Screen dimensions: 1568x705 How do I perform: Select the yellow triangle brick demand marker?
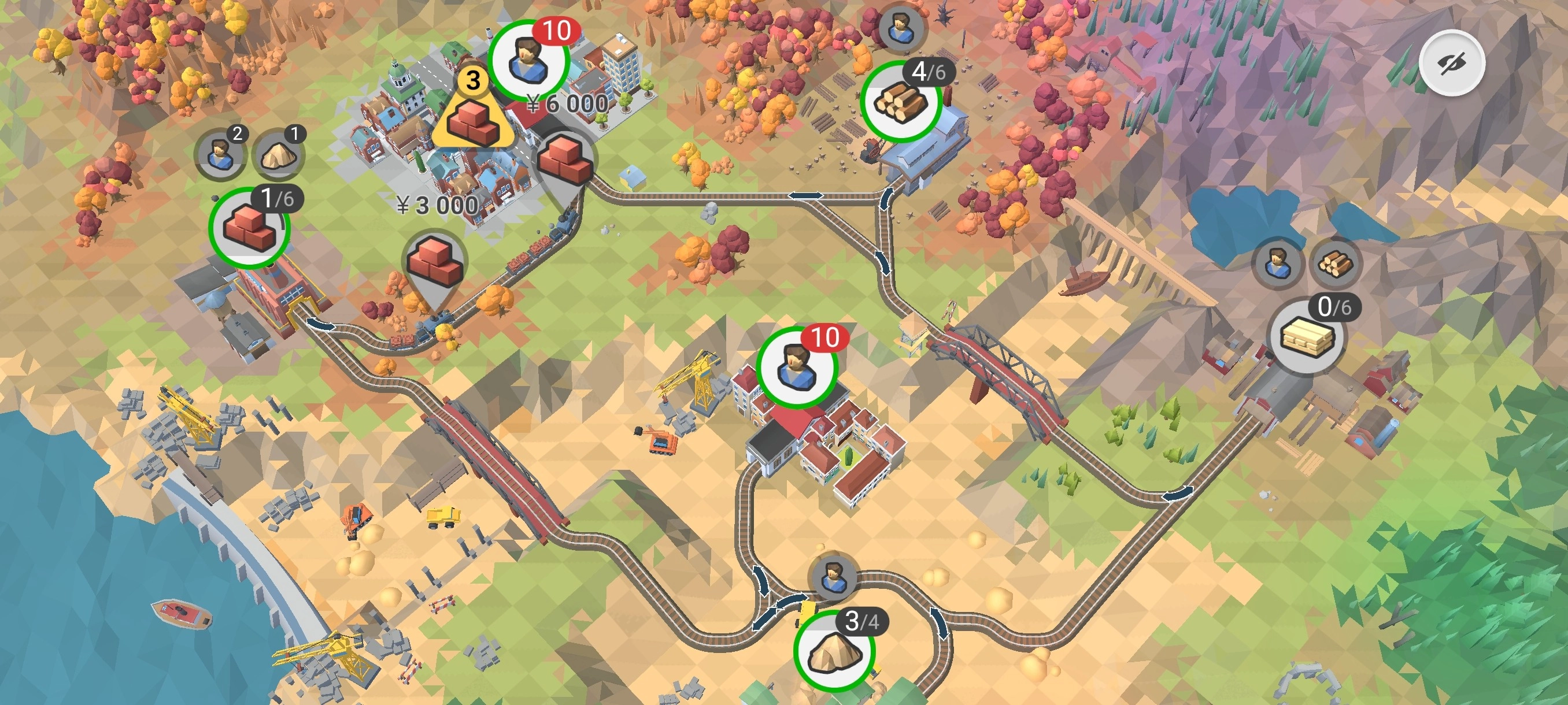[473, 116]
